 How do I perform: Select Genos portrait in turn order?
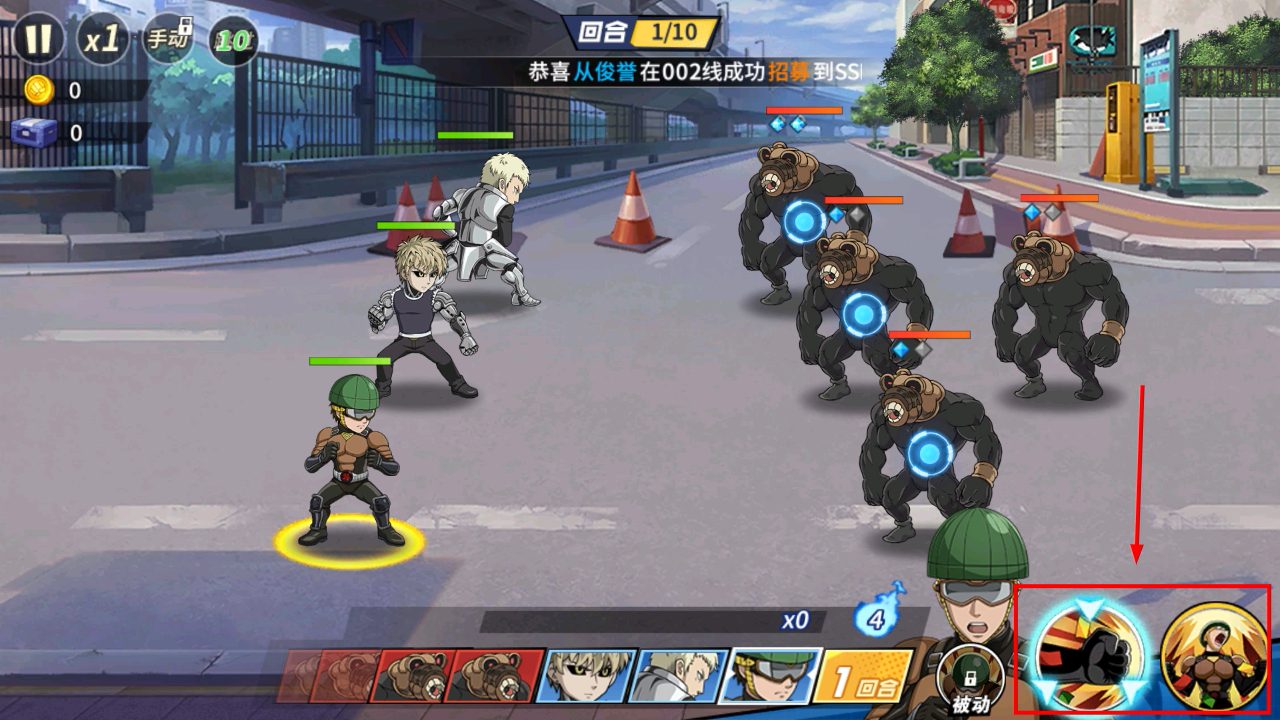click(585, 675)
